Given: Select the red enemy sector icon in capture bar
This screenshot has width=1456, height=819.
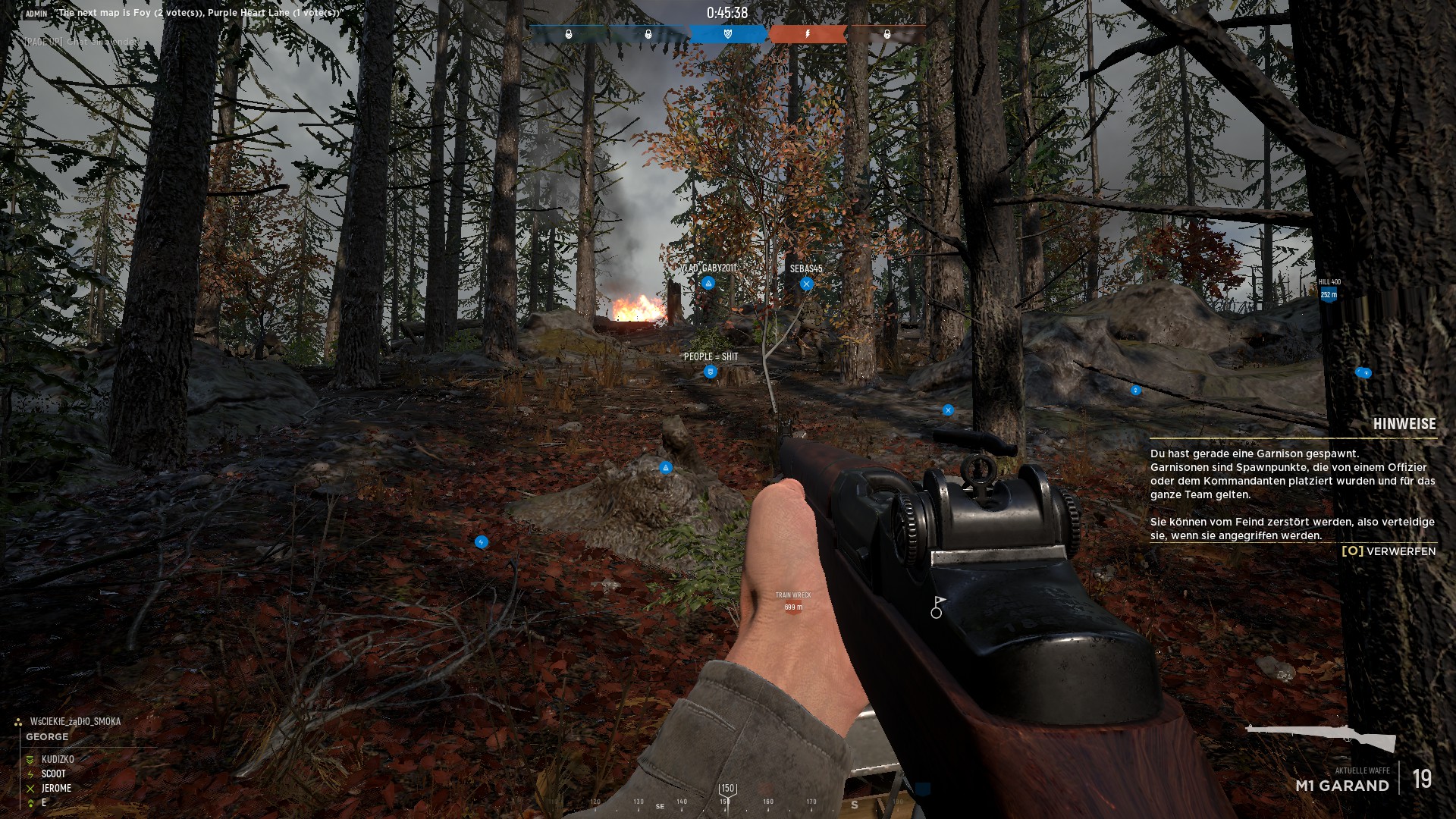Looking at the screenshot, I should pyautogui.click(x=808, y=34).
